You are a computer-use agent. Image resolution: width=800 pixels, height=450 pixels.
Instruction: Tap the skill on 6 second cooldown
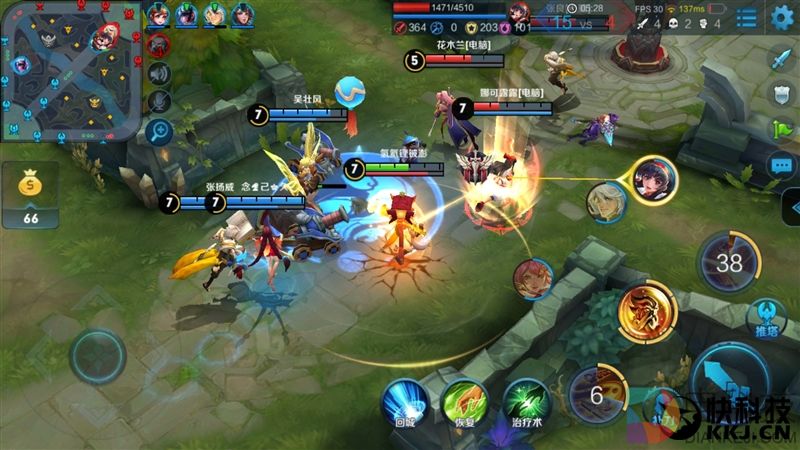597,394
